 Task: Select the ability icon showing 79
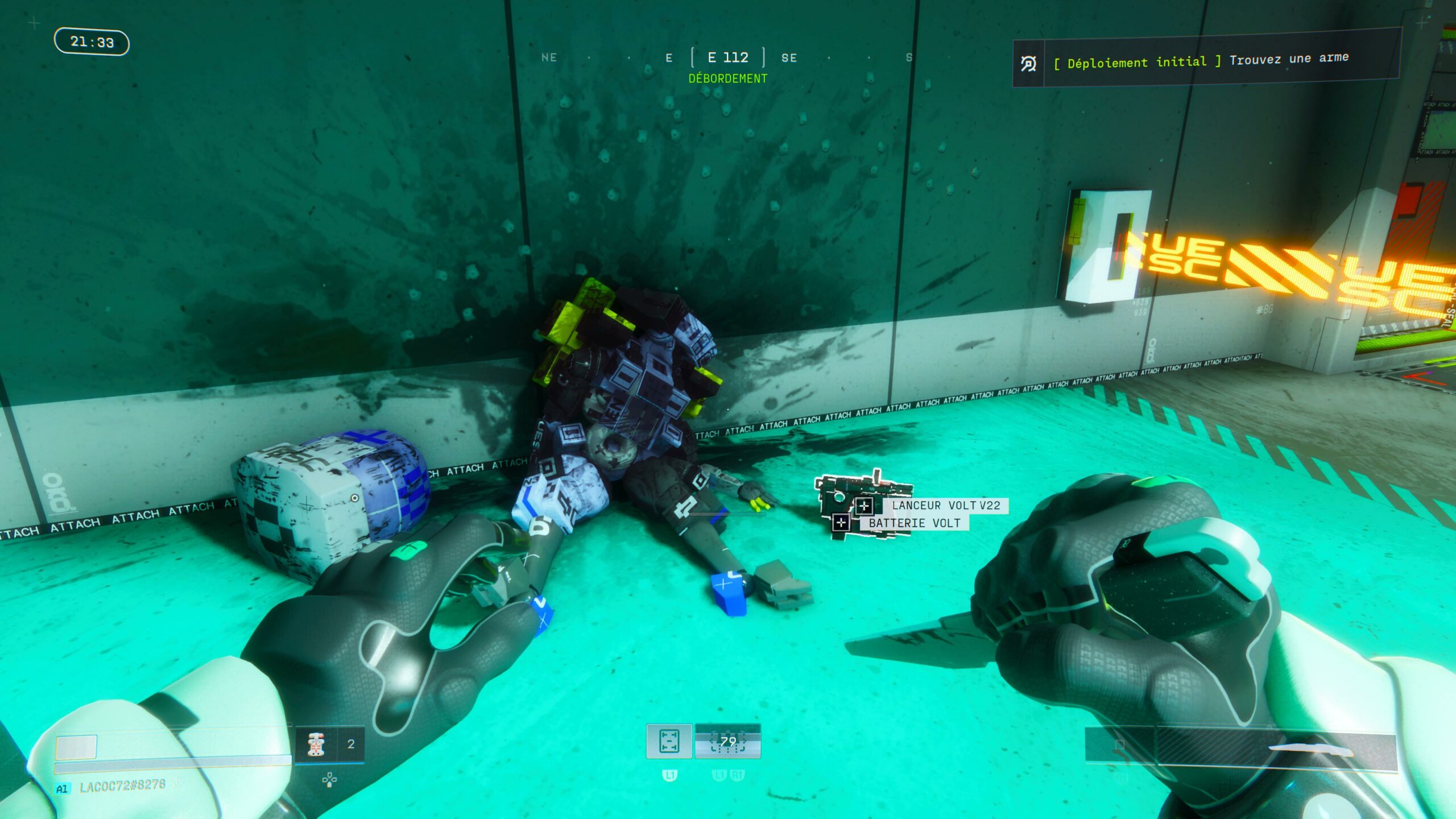[x=727, y=741]
